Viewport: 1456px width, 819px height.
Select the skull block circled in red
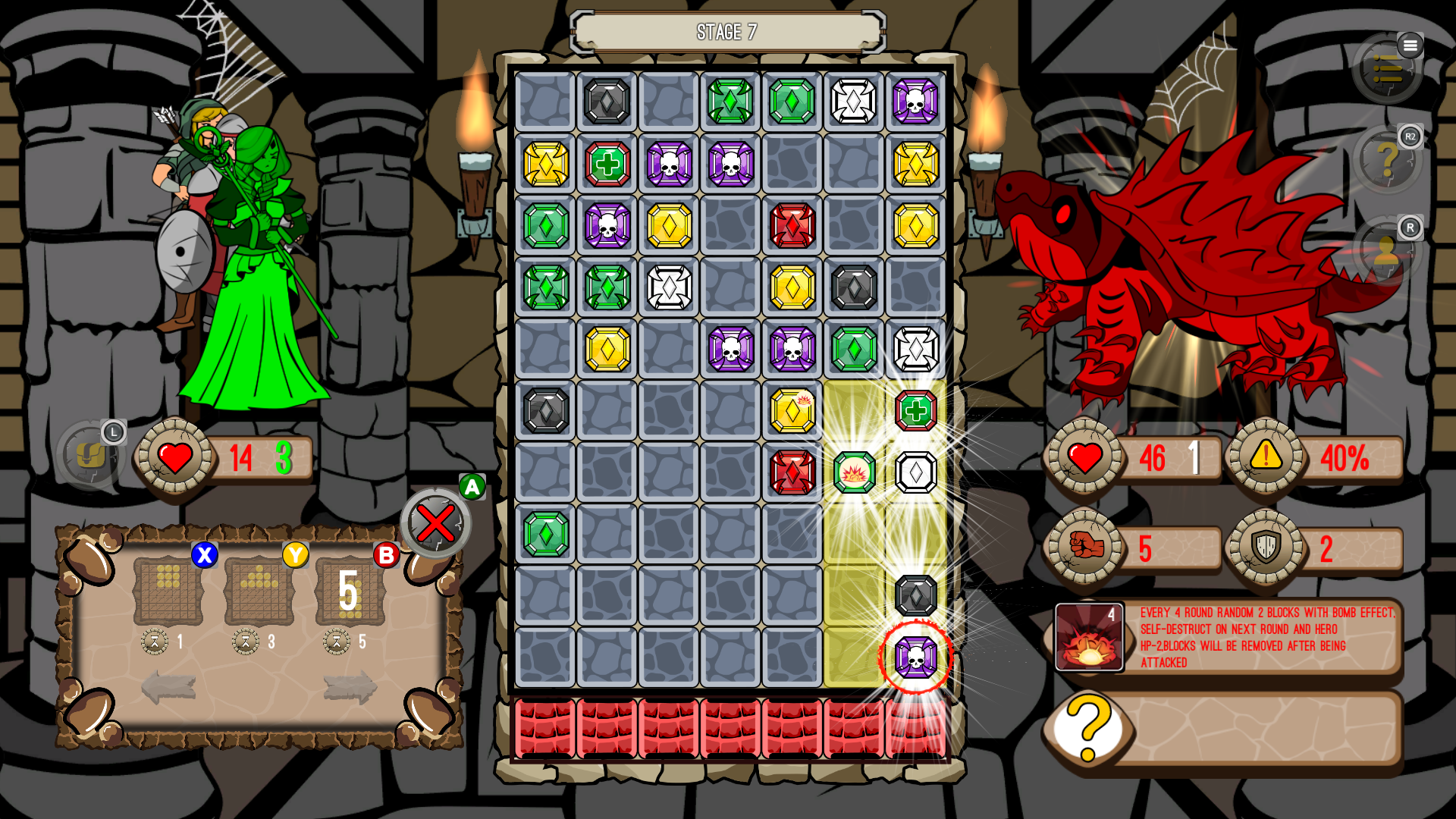click(x=915, y=657)
